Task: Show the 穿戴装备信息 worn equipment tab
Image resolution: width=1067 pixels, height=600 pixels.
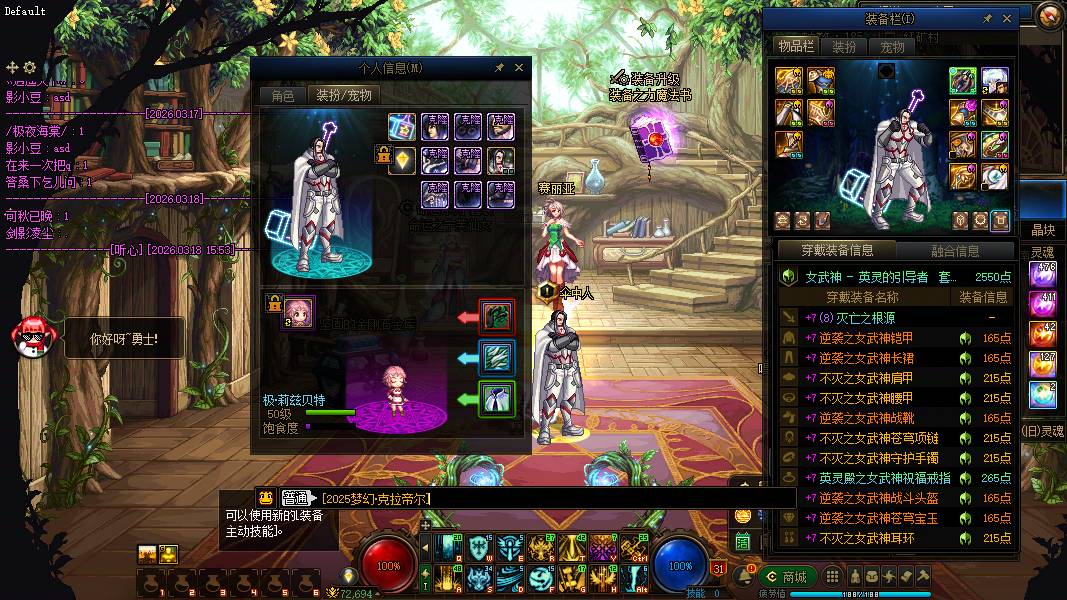Action: click(x=837, y=250)
